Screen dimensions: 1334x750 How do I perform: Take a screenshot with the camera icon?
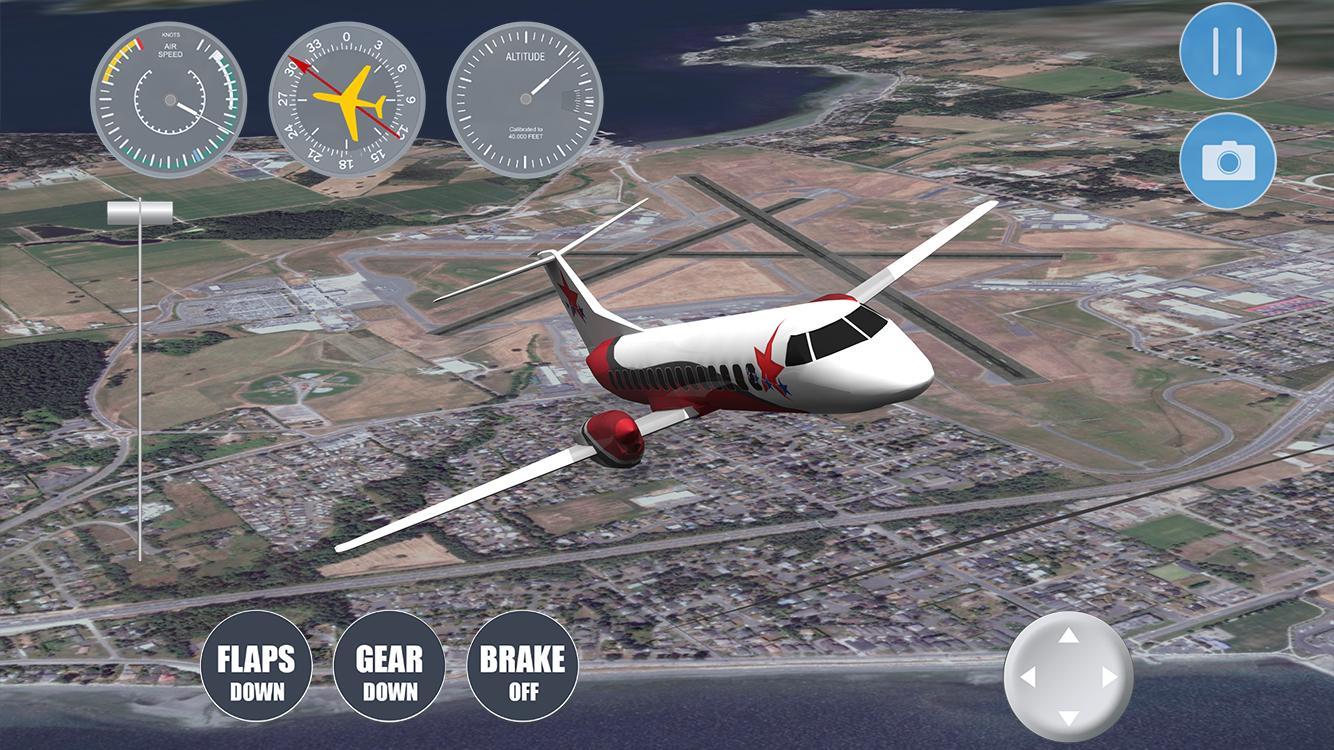click(x=1228, y=161)
